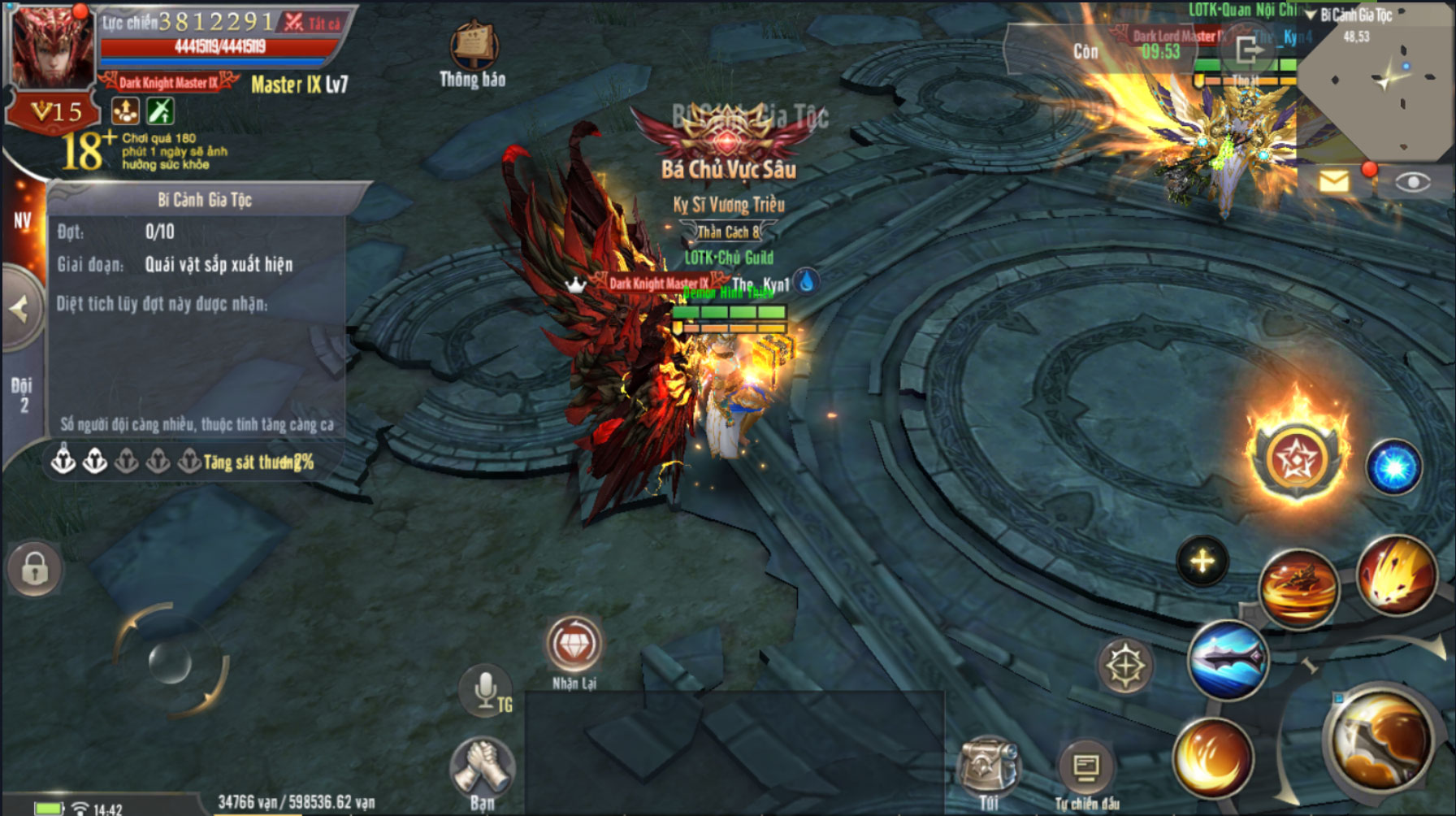Screen dimensions: 1456x816
Task: Open the Bạn friends handshake icon
Action: tap(482, 766)
